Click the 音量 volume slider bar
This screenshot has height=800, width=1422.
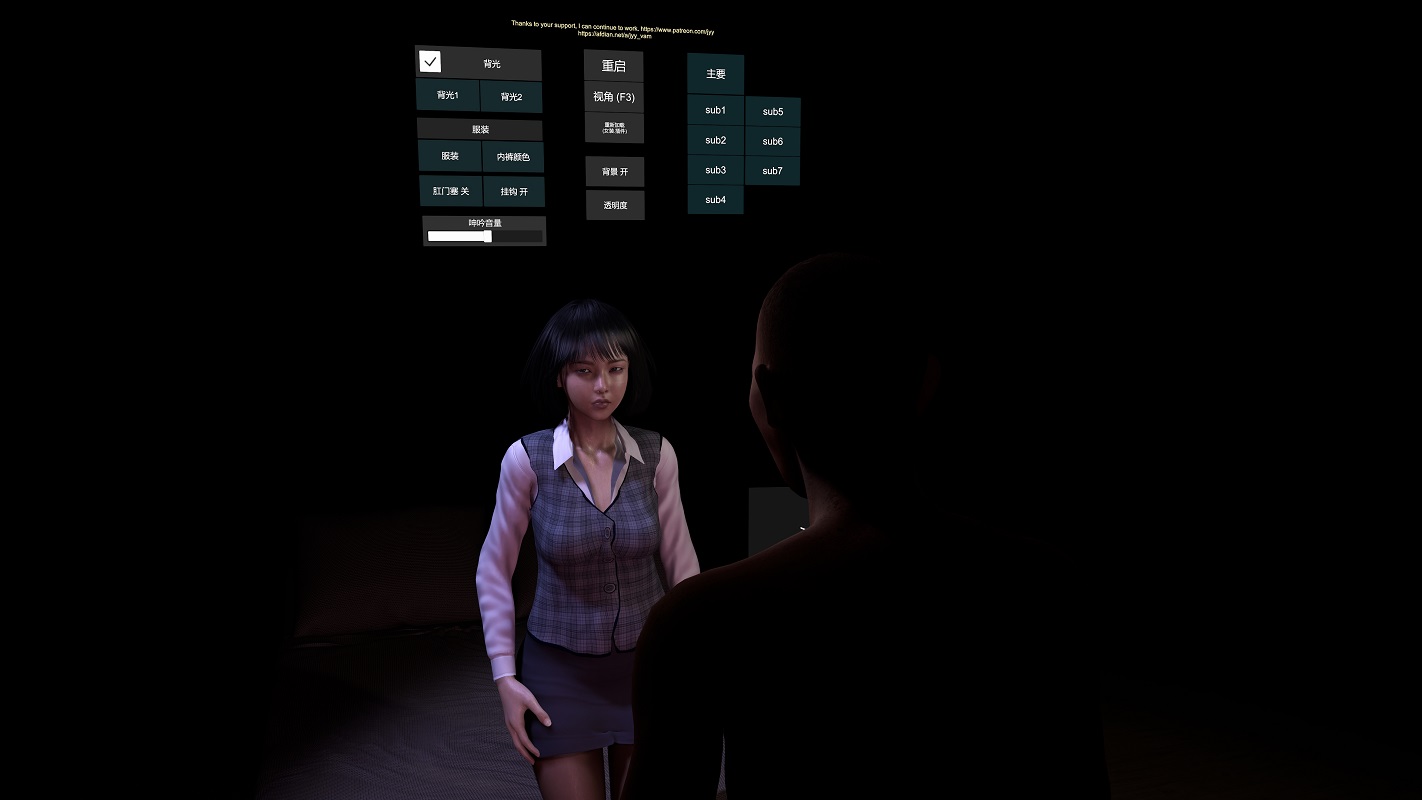click(x=485, y=237)
